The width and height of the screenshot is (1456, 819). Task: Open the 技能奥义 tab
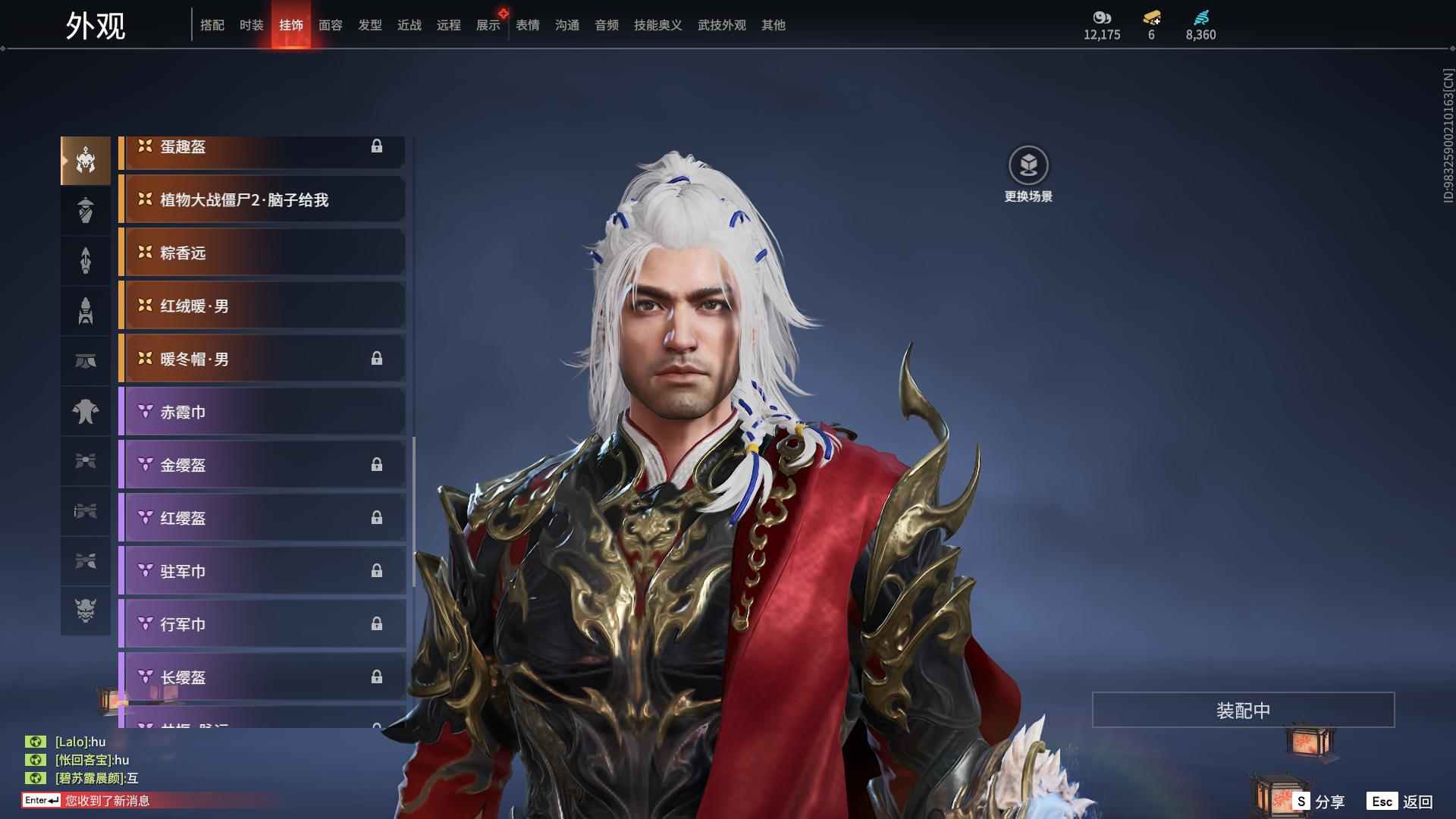click(657, 25)
